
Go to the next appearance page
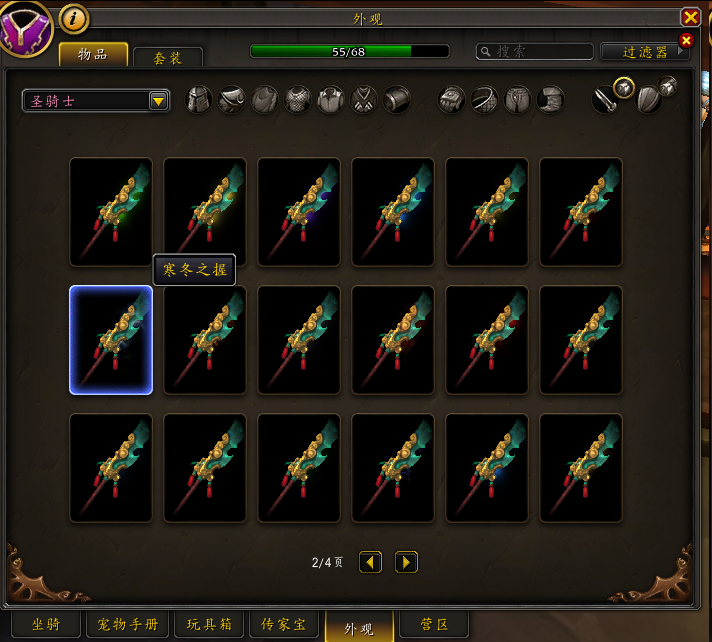tap(406, 562)
